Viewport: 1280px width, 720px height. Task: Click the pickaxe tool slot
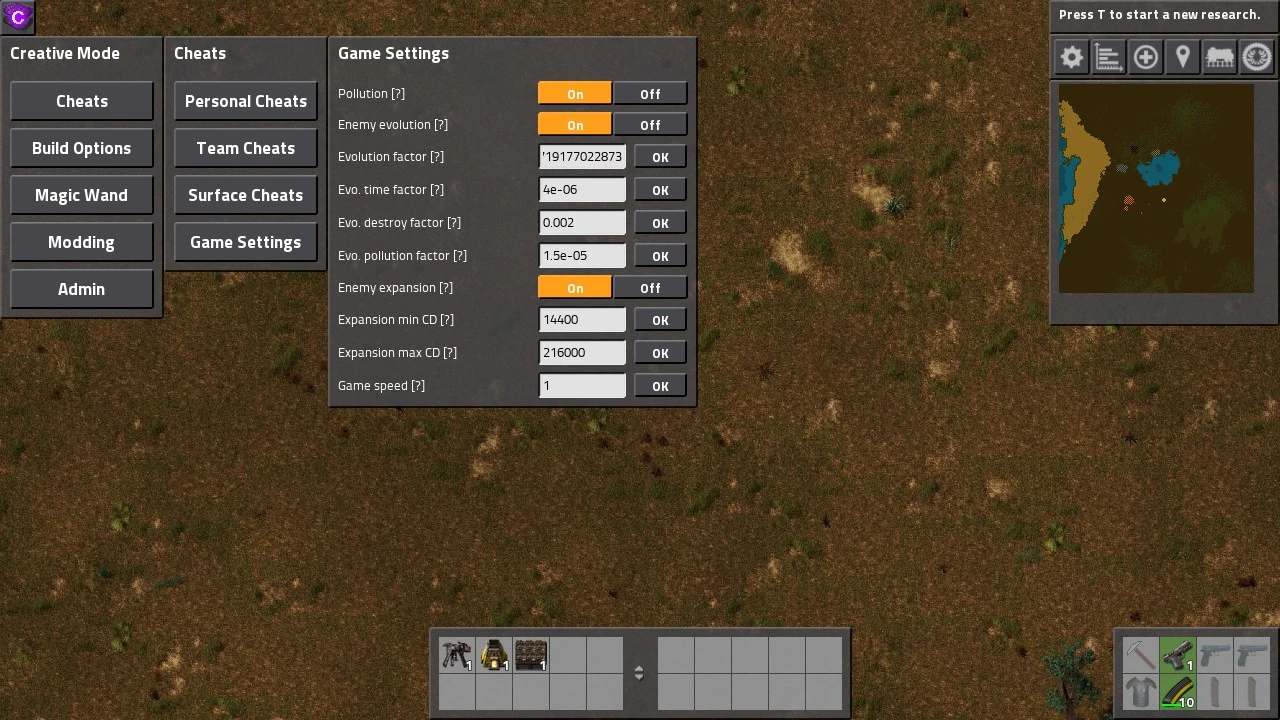1141,655
